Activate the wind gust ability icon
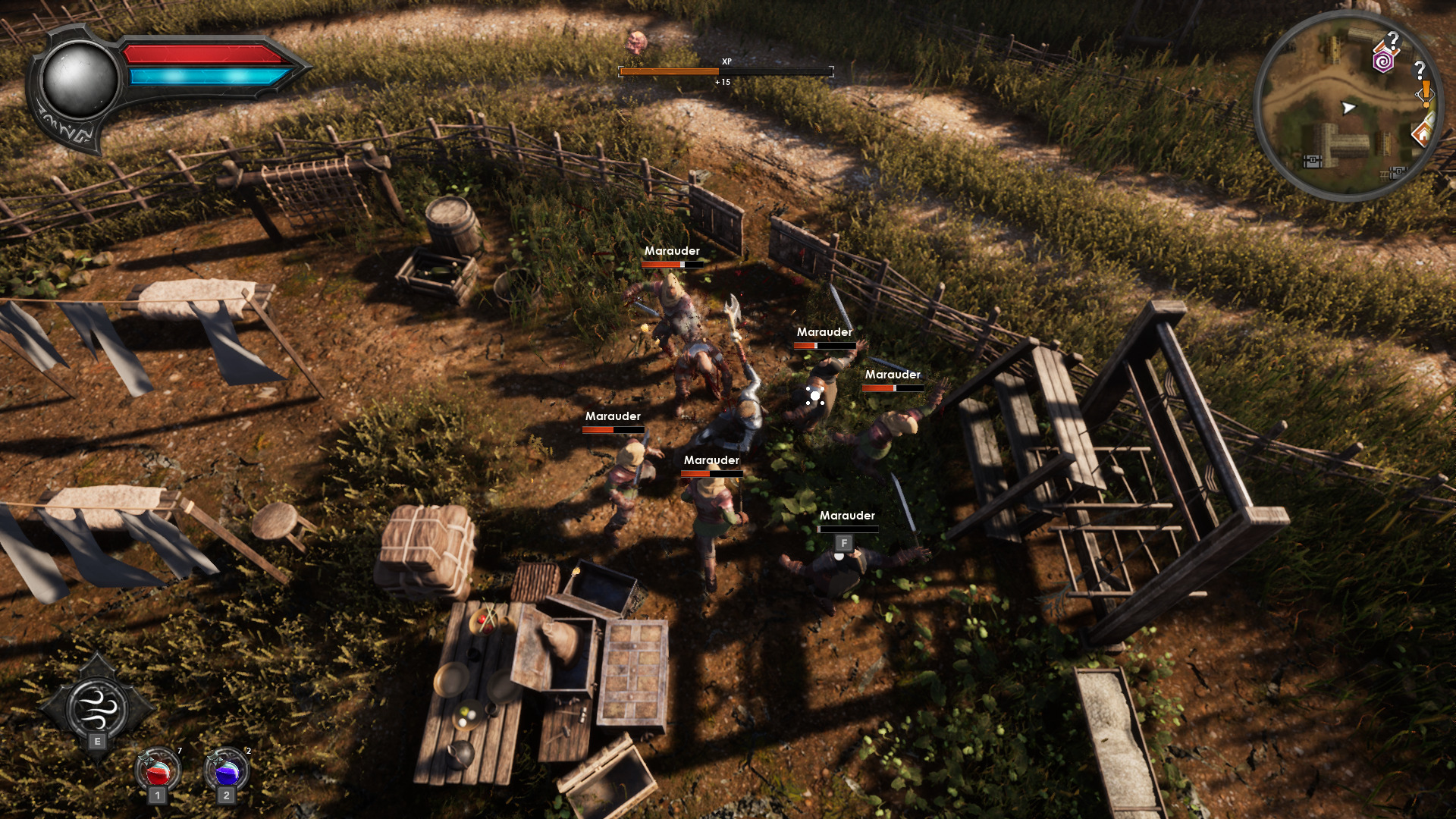The height and width of the screenshot is (819, 1456). (97, 705)
